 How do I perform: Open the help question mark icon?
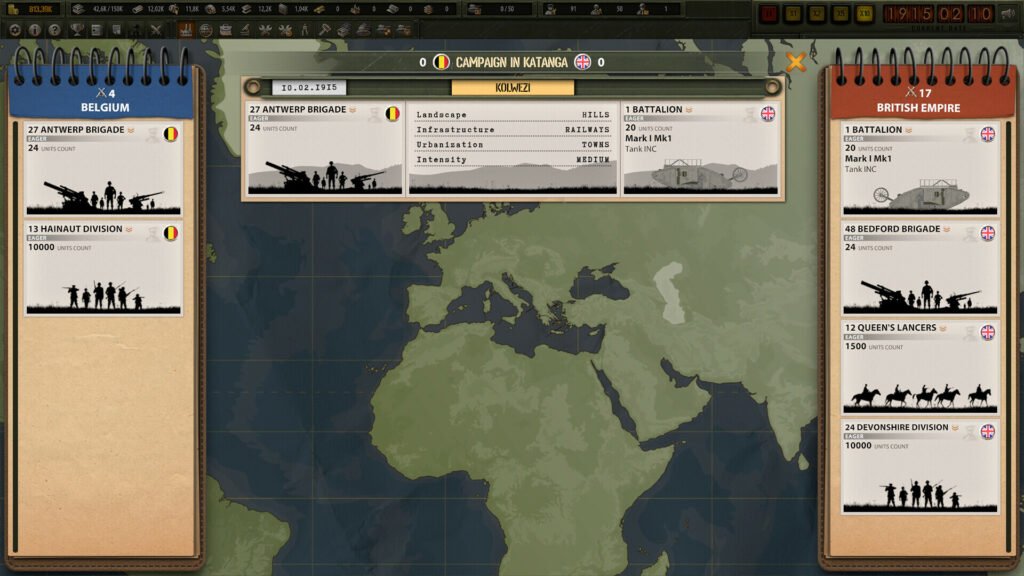[54, 30]
